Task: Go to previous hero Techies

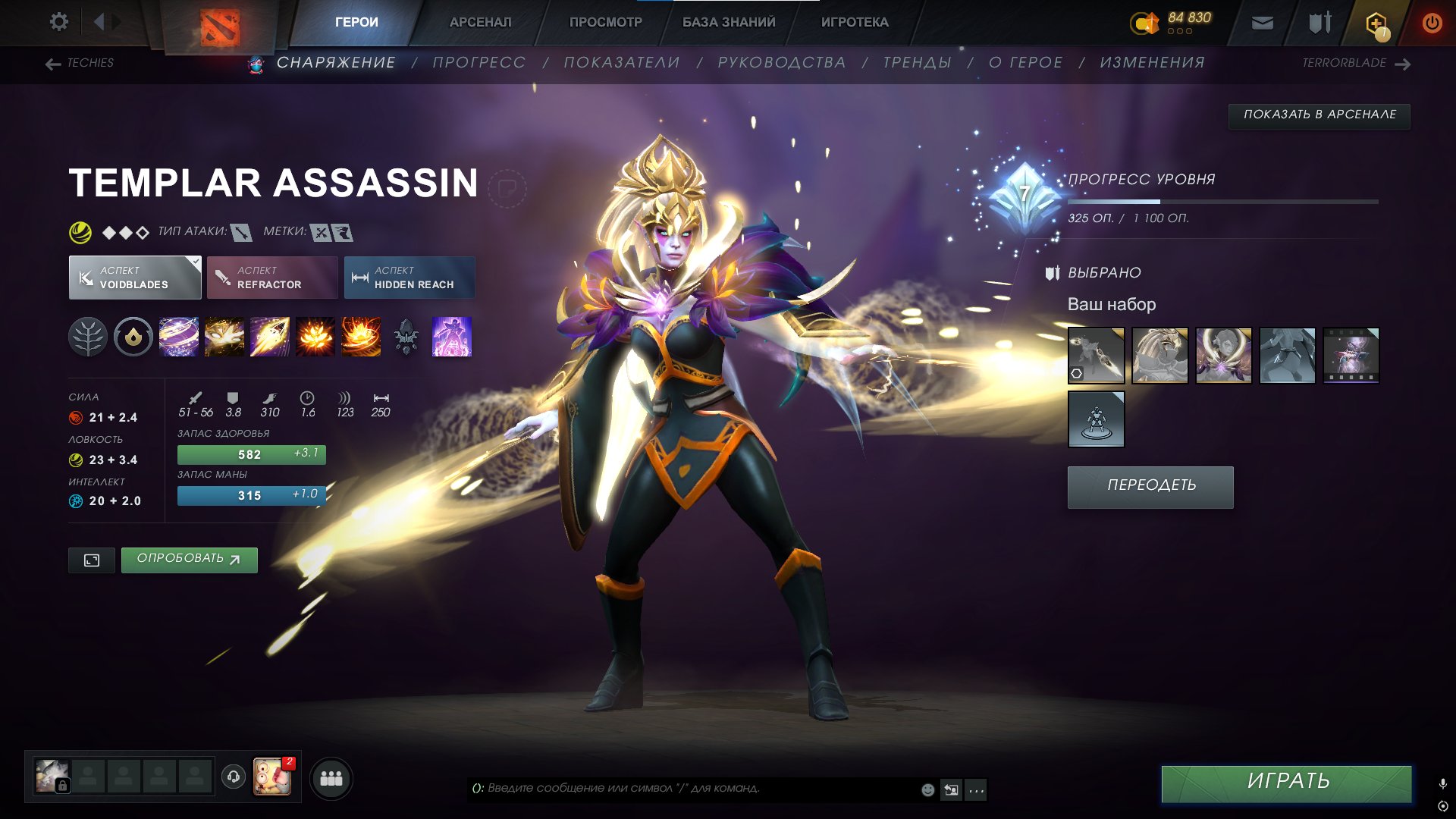Action: pyautogui.click(x=80, y=63)
